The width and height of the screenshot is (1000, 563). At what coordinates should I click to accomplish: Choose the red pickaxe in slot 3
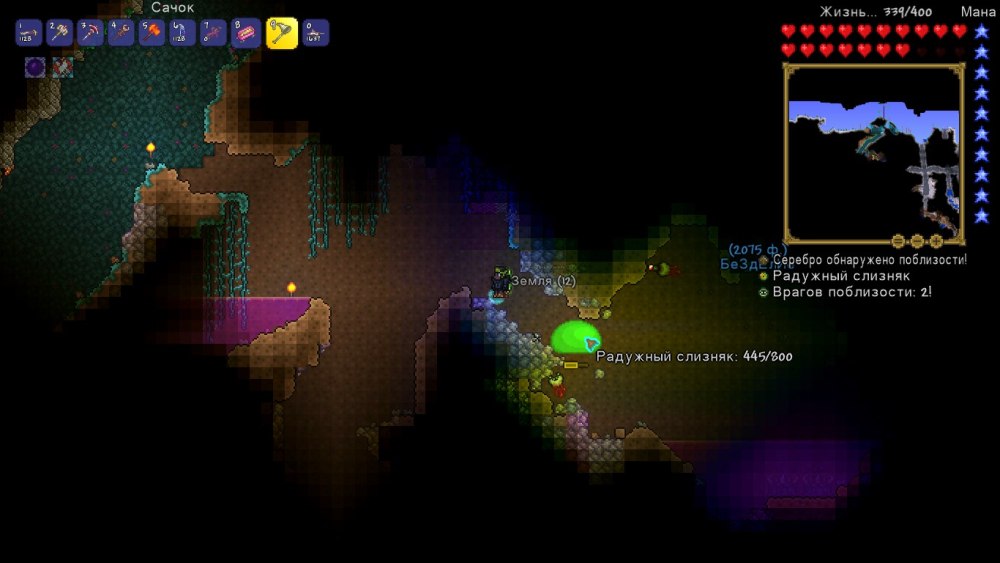click(x=91, y=33)
